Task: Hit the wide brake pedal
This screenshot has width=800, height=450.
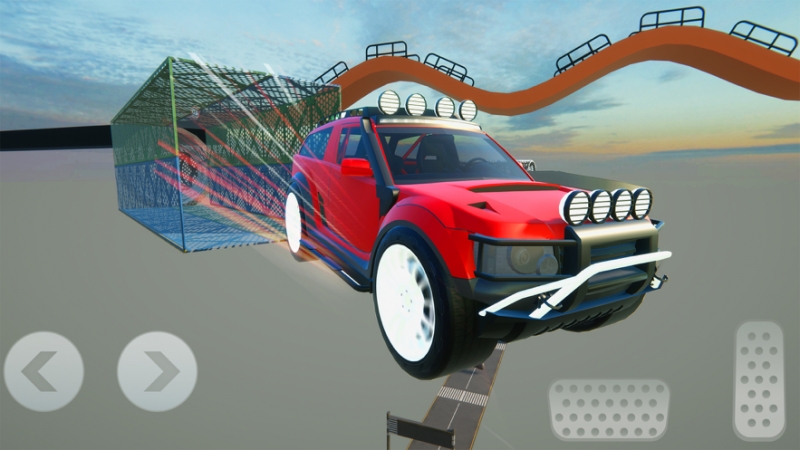Action: (x=608, y=409)
